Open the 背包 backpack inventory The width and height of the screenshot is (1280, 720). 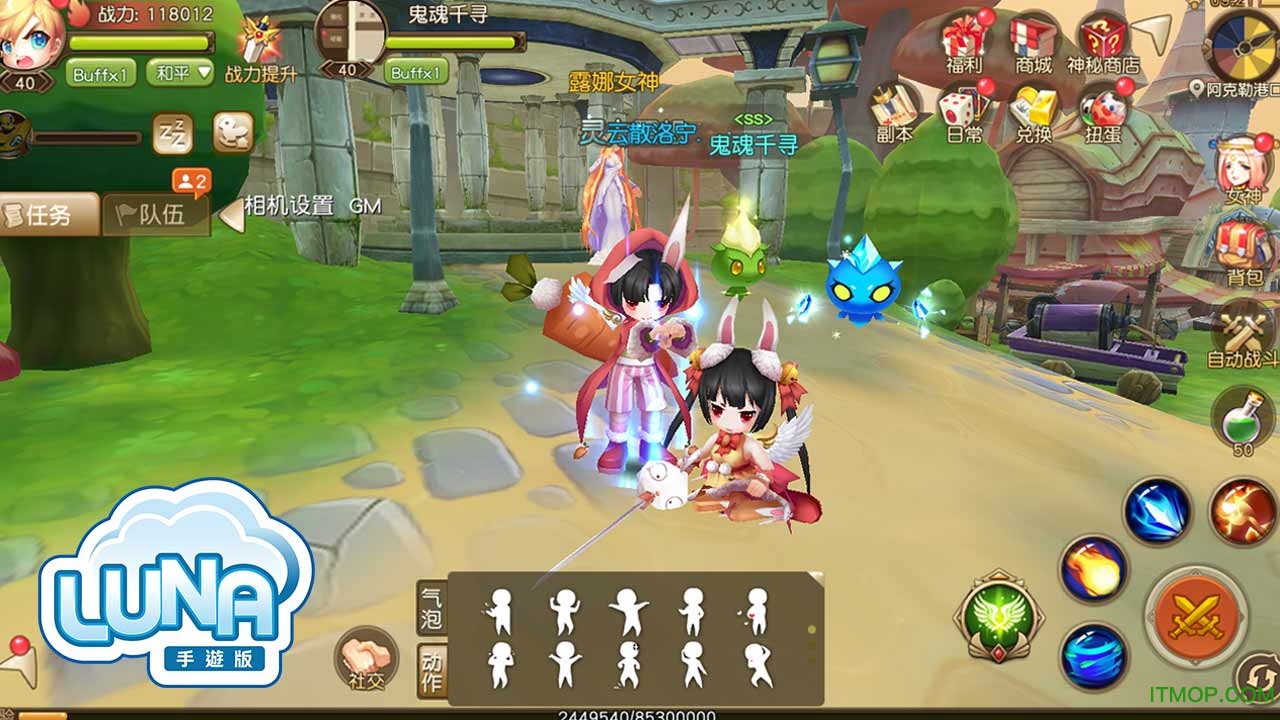coord(1245,250)
